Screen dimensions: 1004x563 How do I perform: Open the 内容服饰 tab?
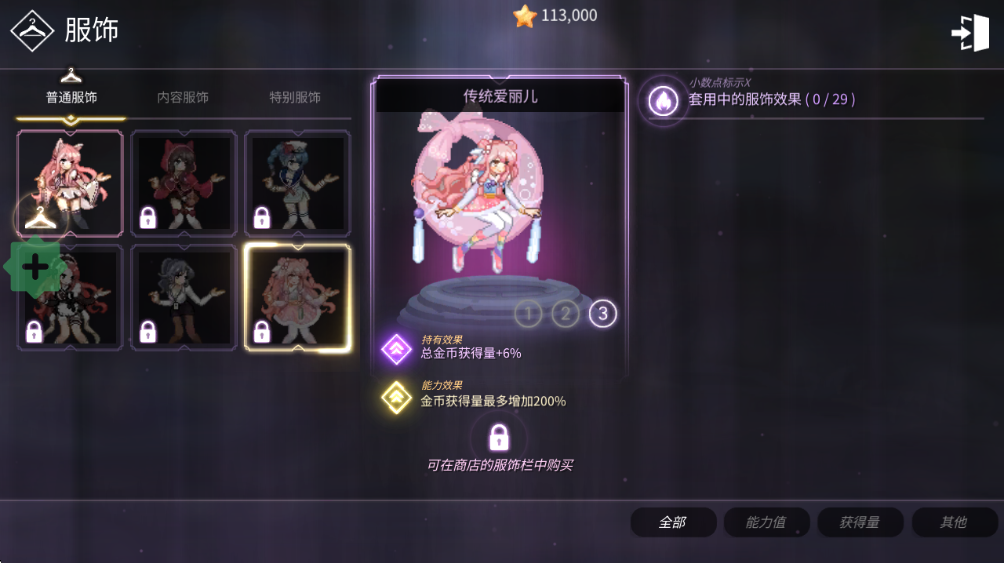(183, 98)
